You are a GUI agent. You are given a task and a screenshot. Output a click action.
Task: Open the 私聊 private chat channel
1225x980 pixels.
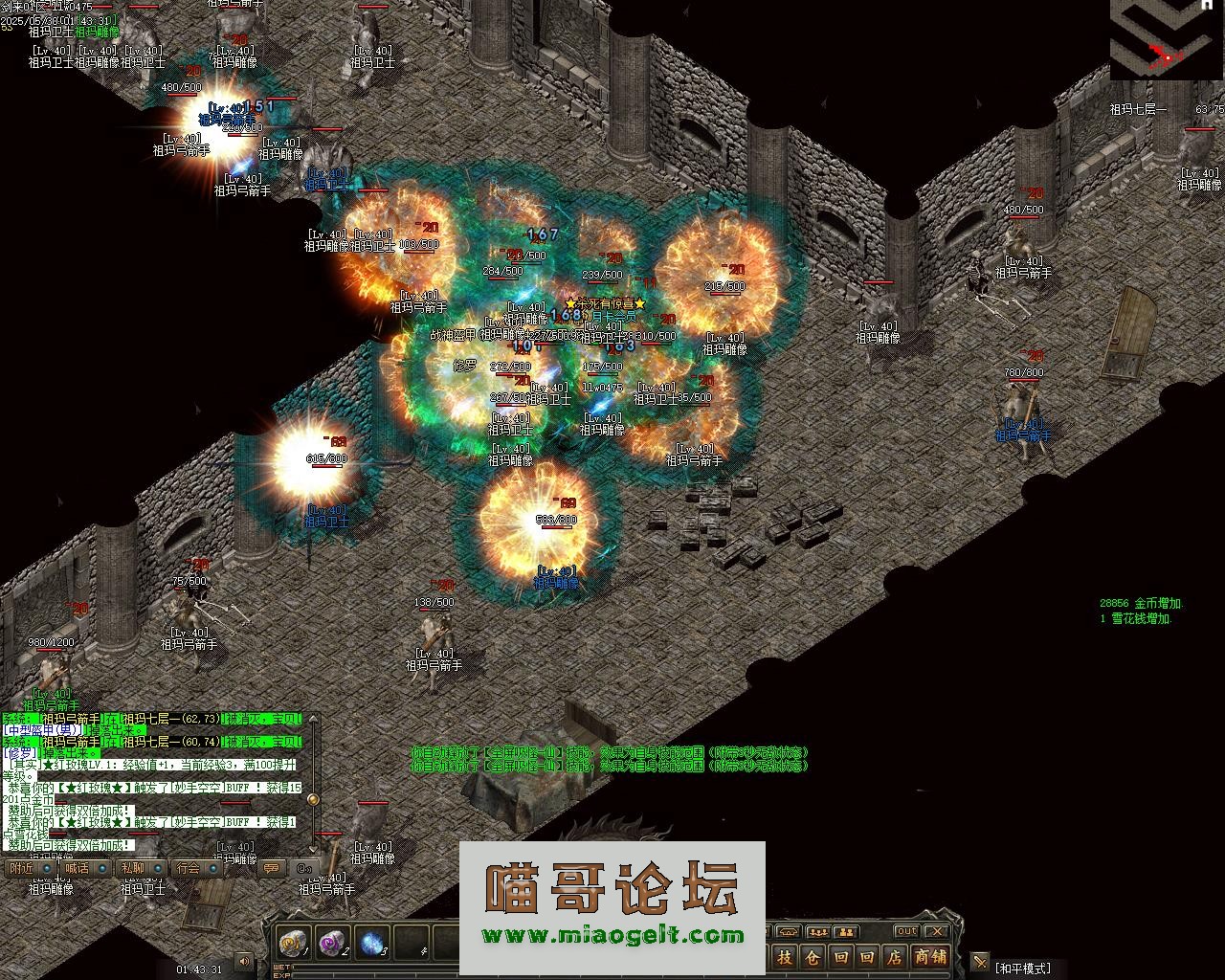[x=132, y=868]
